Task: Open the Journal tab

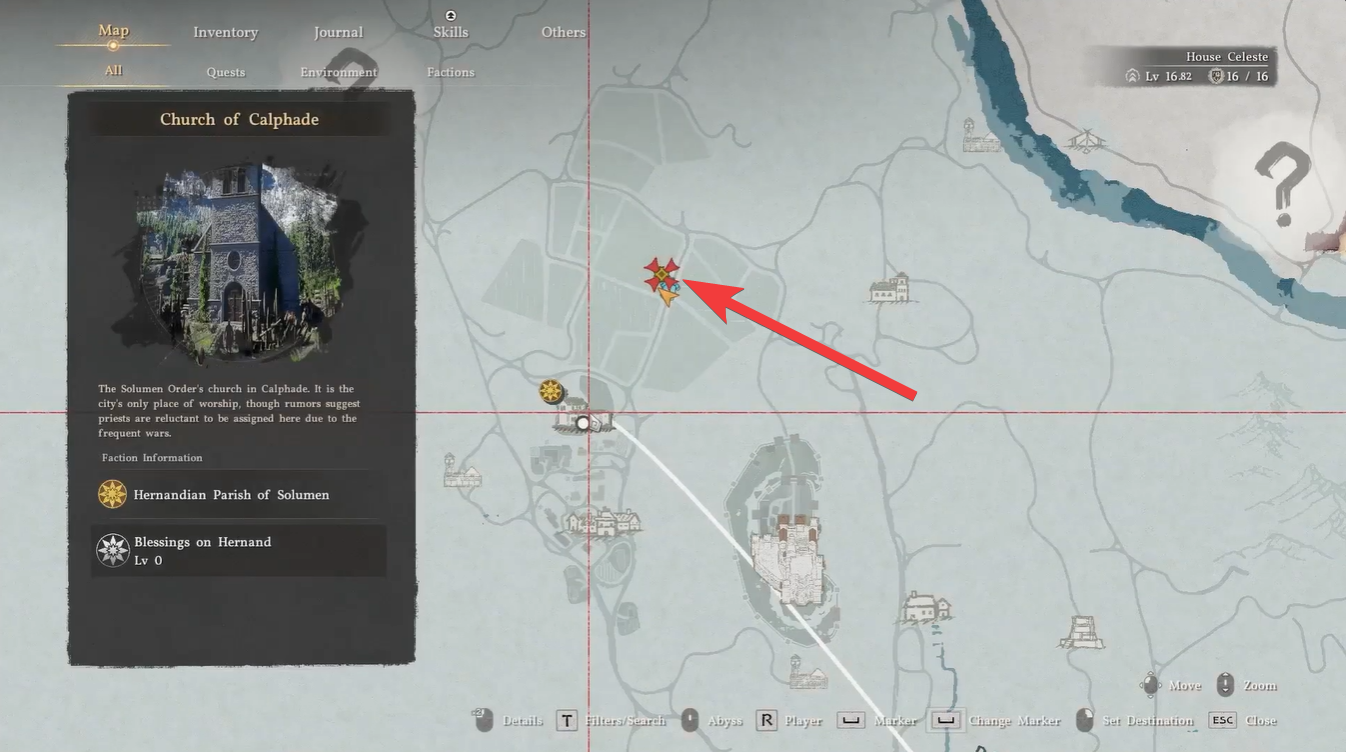Action: pos(337,32)
